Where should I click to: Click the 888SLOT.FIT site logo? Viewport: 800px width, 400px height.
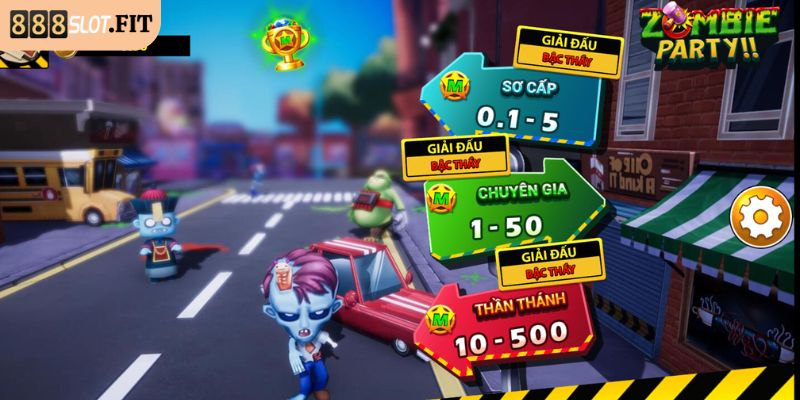(78, 21)
